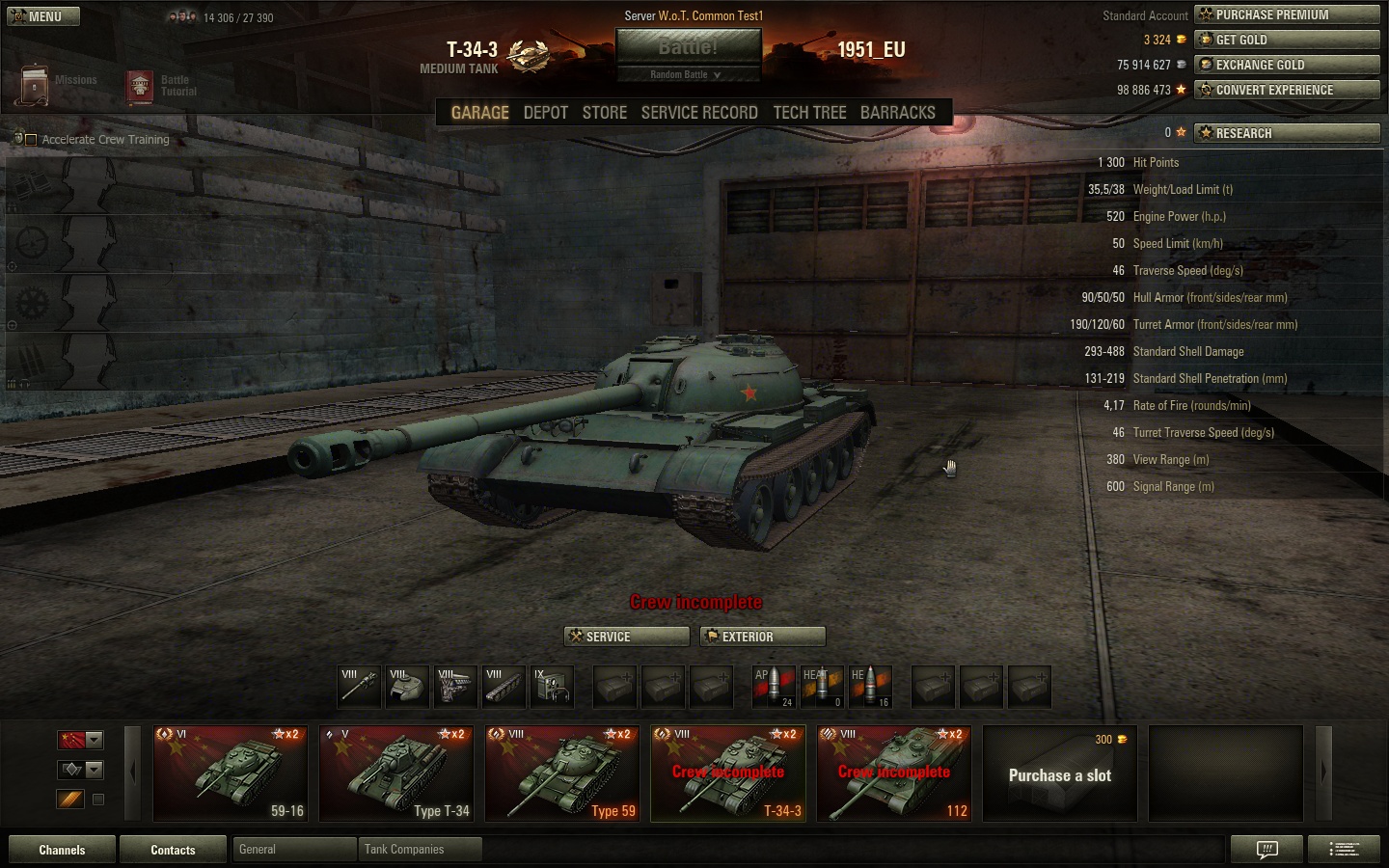Open the Tech Tree tab
This screenshot has width=1389, height=868.
coord(809,113)
